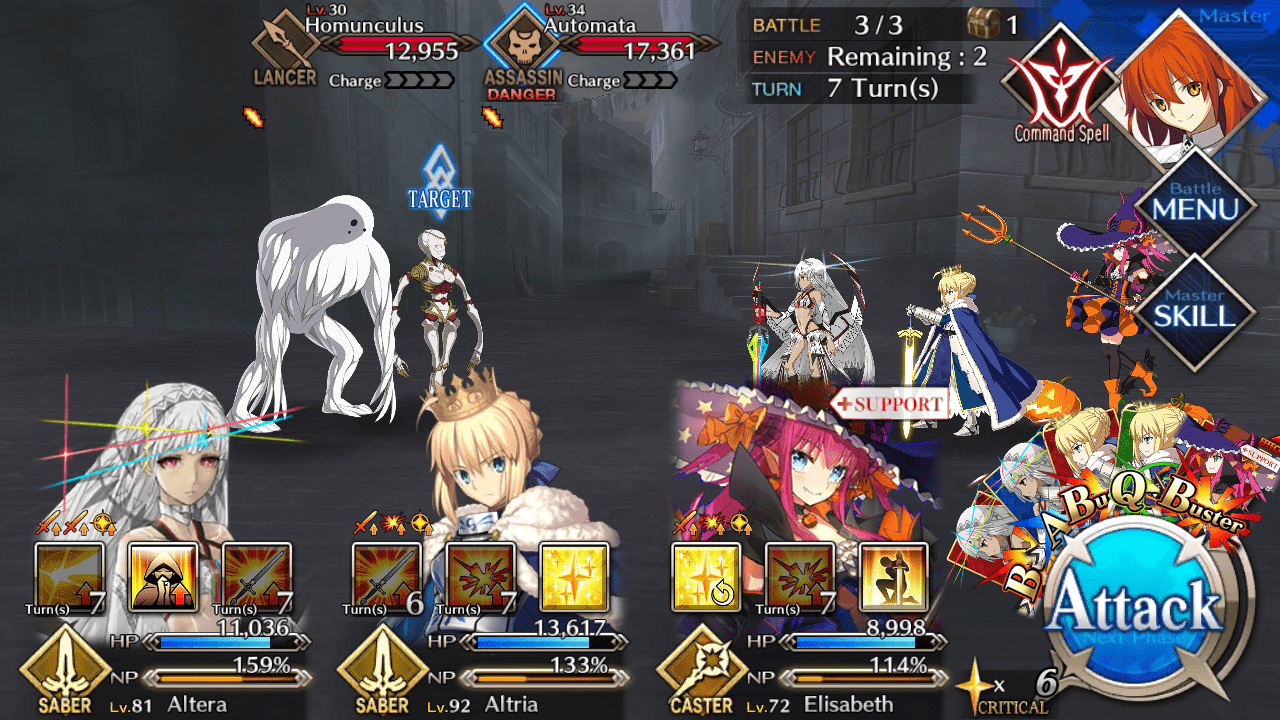1280x720 pixels.
Task: Check Elisabeth's burst skill on cooldown
Action: (800, 577)
